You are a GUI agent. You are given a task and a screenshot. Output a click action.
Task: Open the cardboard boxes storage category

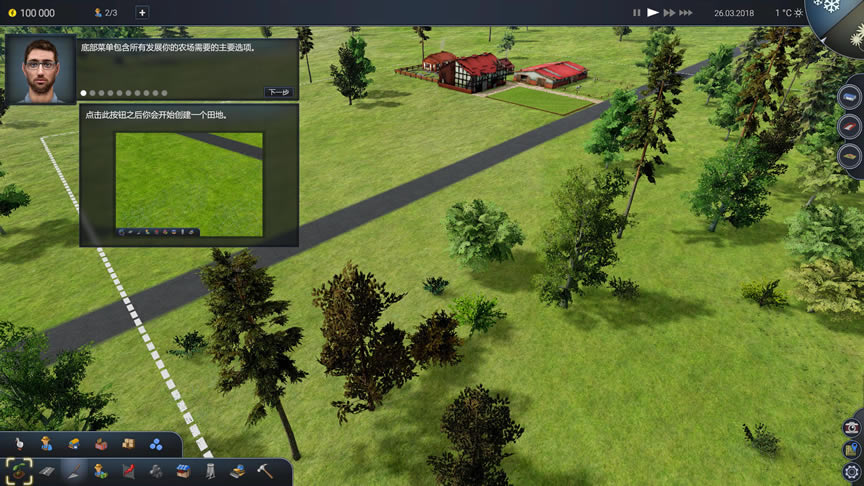click(x=128, y=444)
